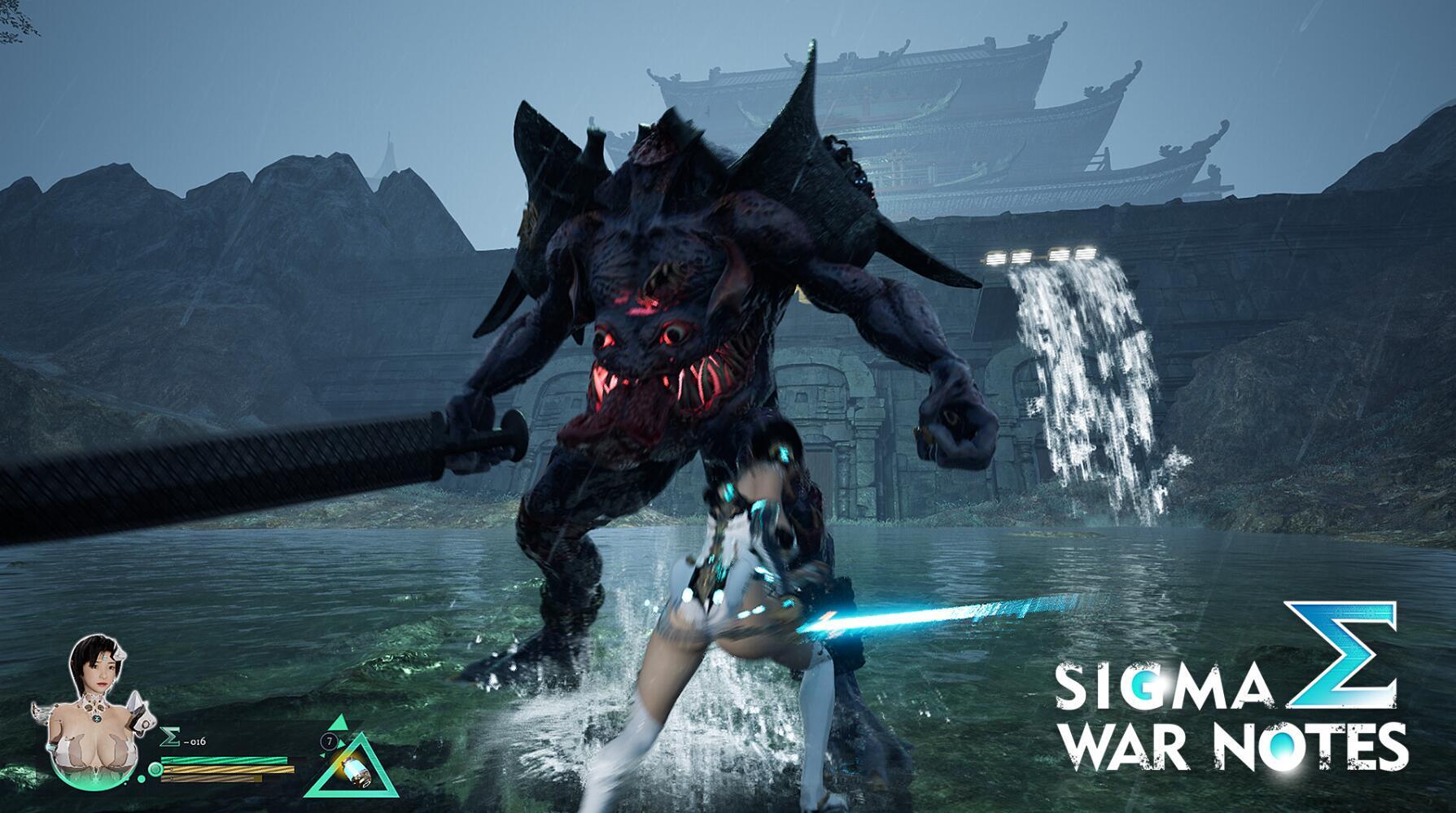Click the small dot icon left of the status orb
Viewport: 1456px width, 813px height.
(x=141, y=777)
